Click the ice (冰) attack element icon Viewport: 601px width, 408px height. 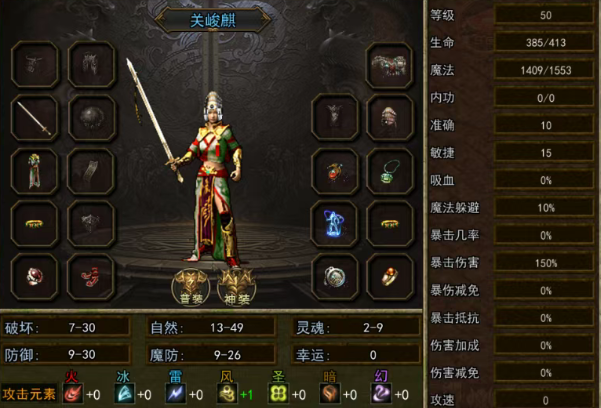click(x=121, y=393)
